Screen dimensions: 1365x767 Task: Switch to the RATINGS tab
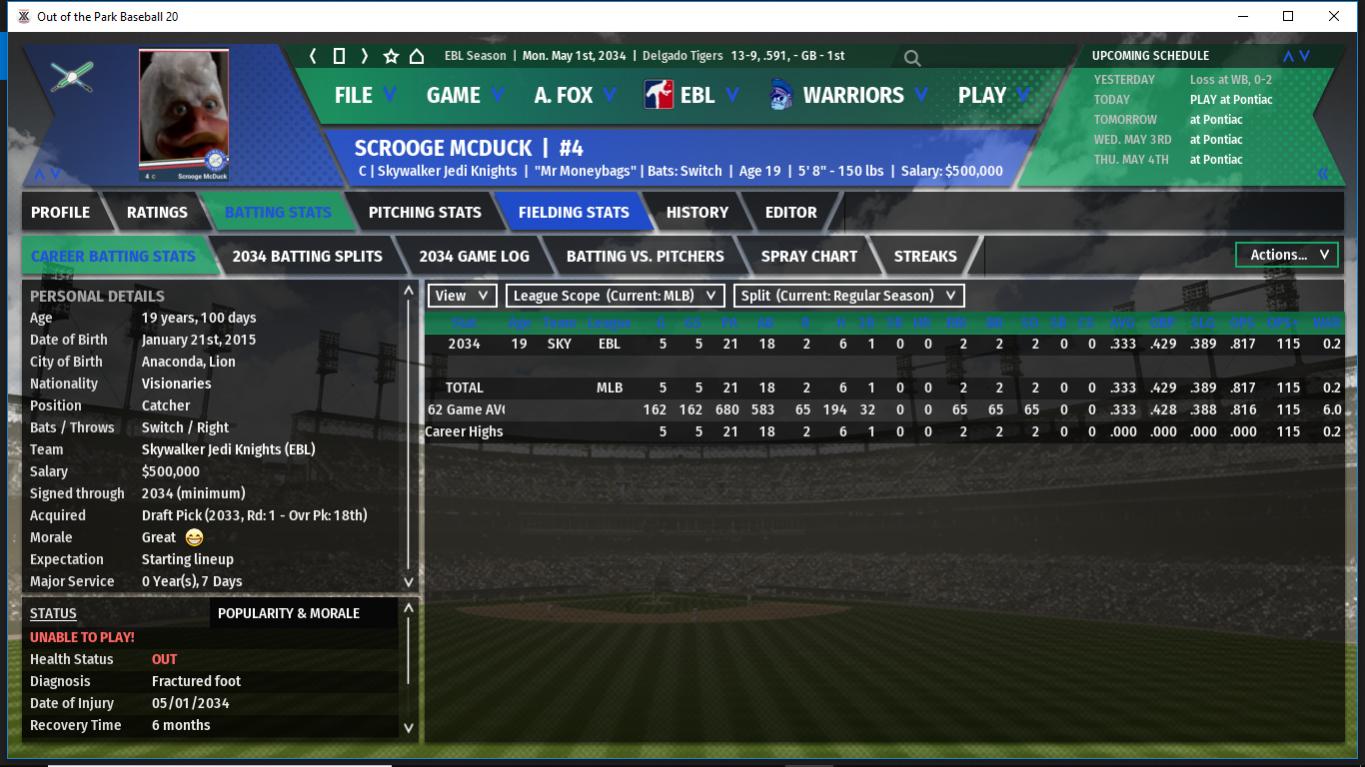click(157, 212)
